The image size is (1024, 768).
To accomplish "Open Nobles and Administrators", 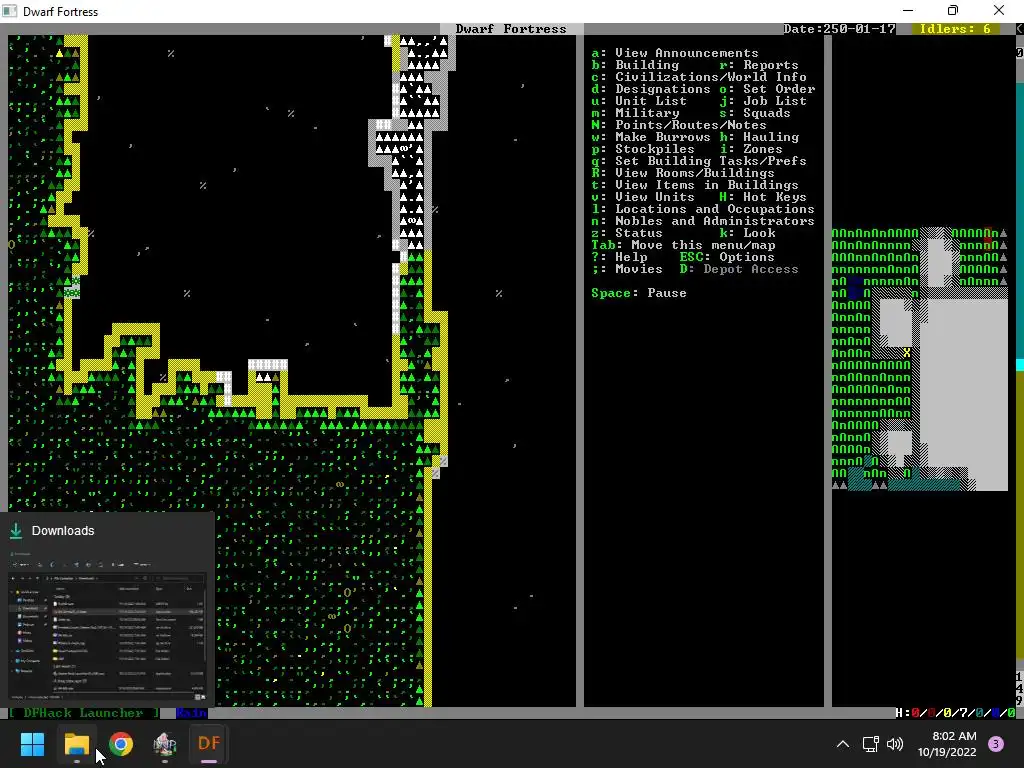I will point(714,221).
